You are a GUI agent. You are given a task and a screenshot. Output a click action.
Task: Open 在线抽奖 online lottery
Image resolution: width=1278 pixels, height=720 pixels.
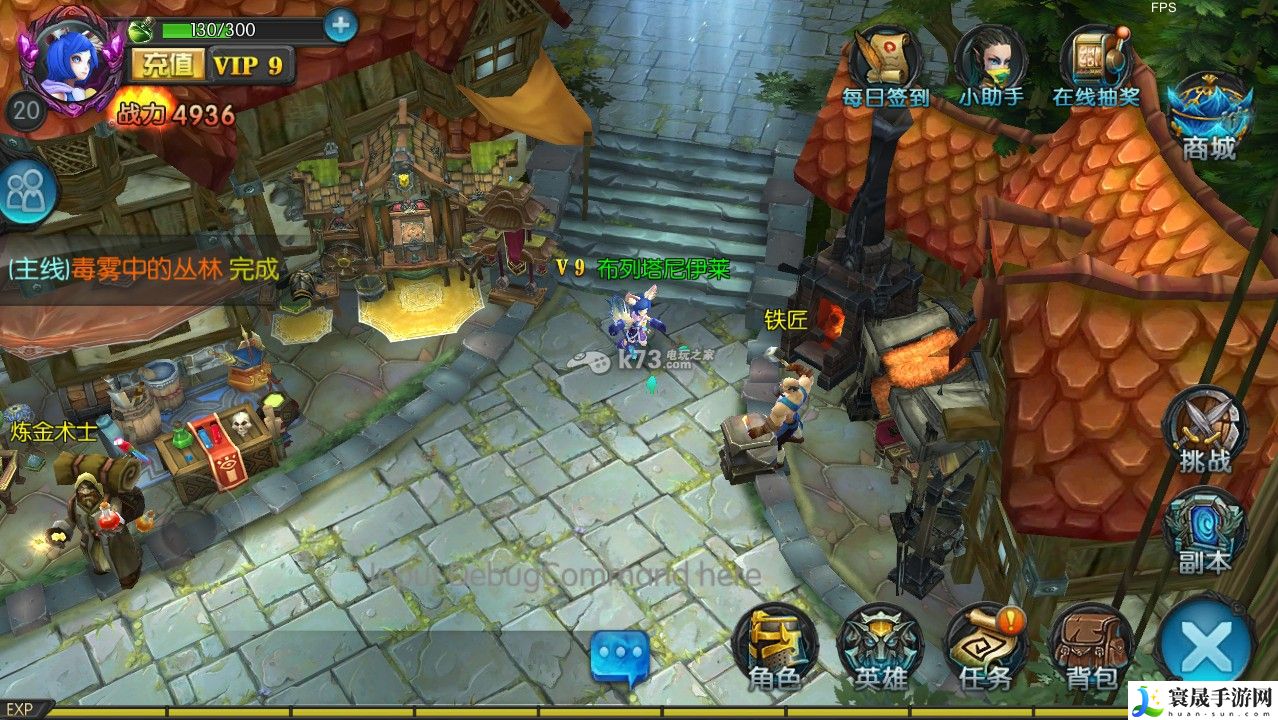click(1096, 64)
